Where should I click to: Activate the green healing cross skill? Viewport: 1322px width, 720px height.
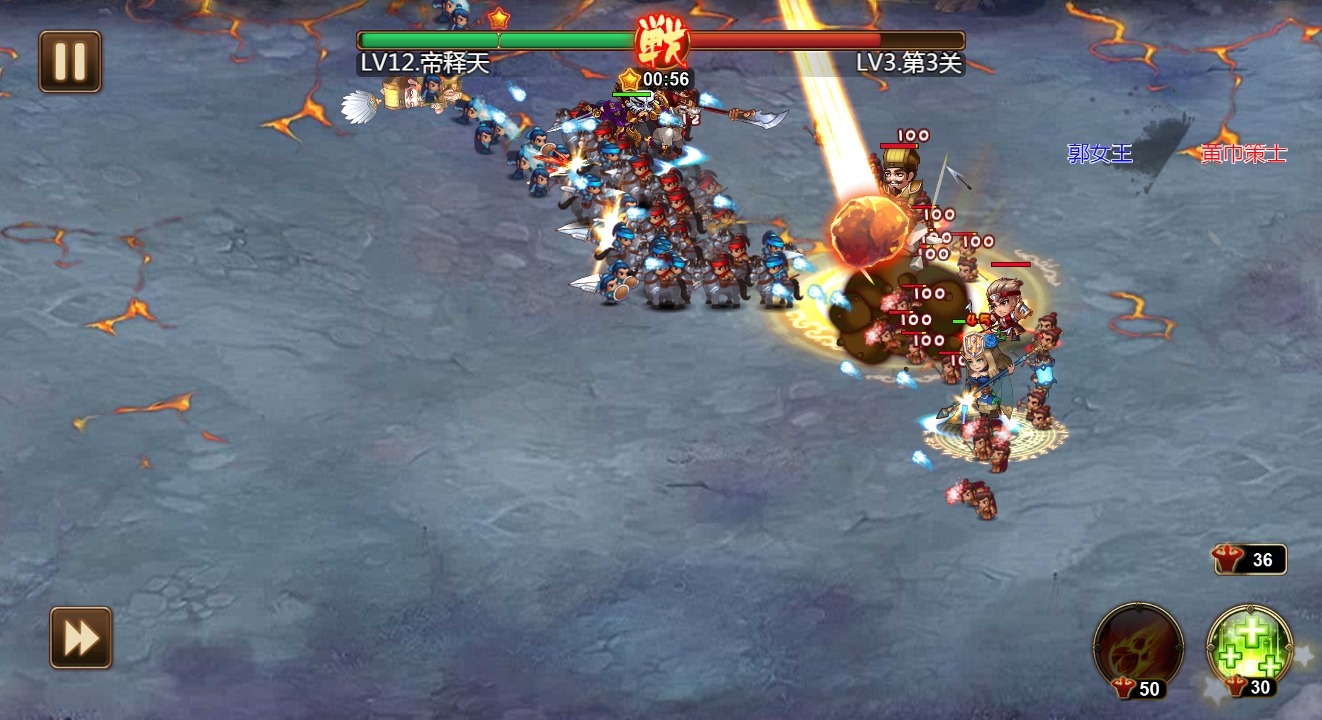tap(1249, 644)
